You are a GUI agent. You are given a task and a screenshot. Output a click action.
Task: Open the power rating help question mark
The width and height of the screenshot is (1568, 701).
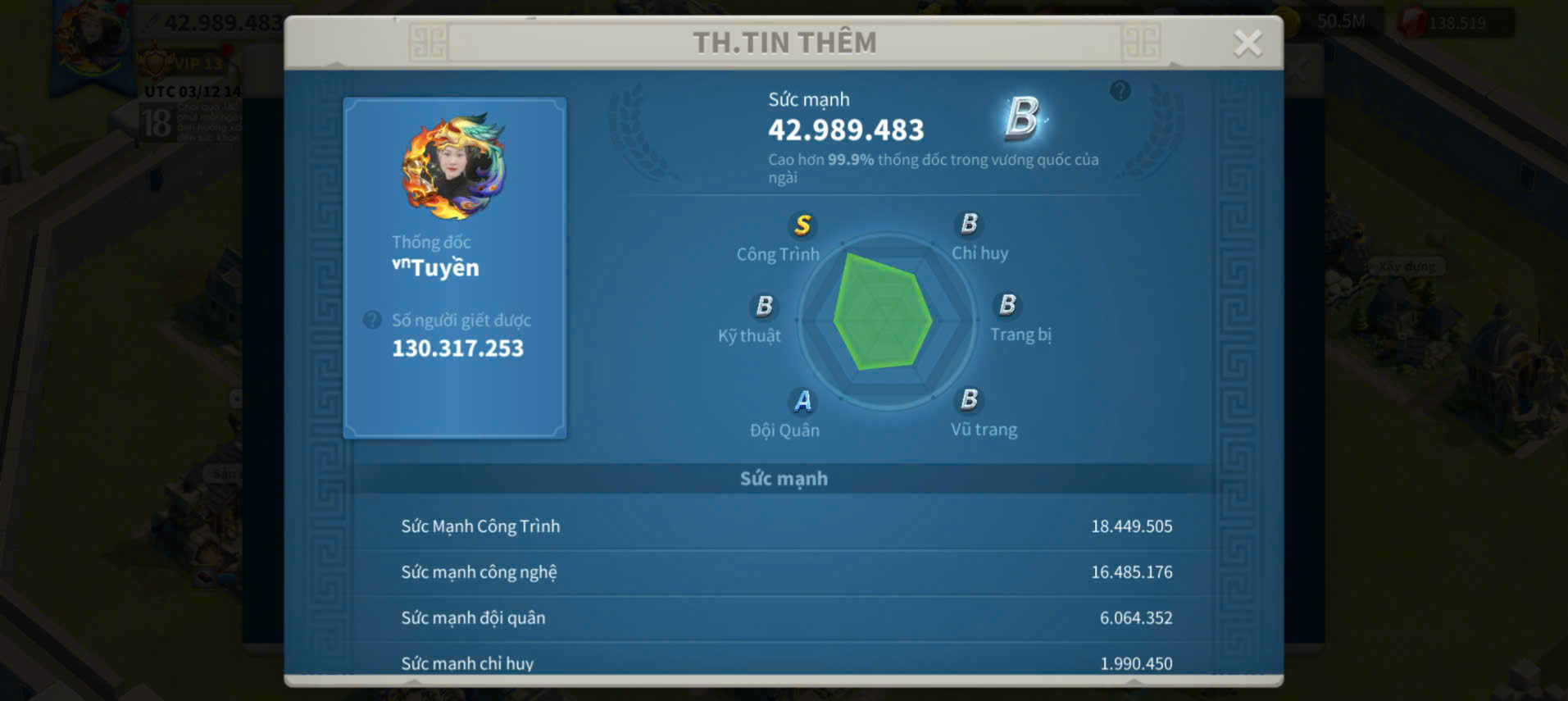pos(1120,90)
